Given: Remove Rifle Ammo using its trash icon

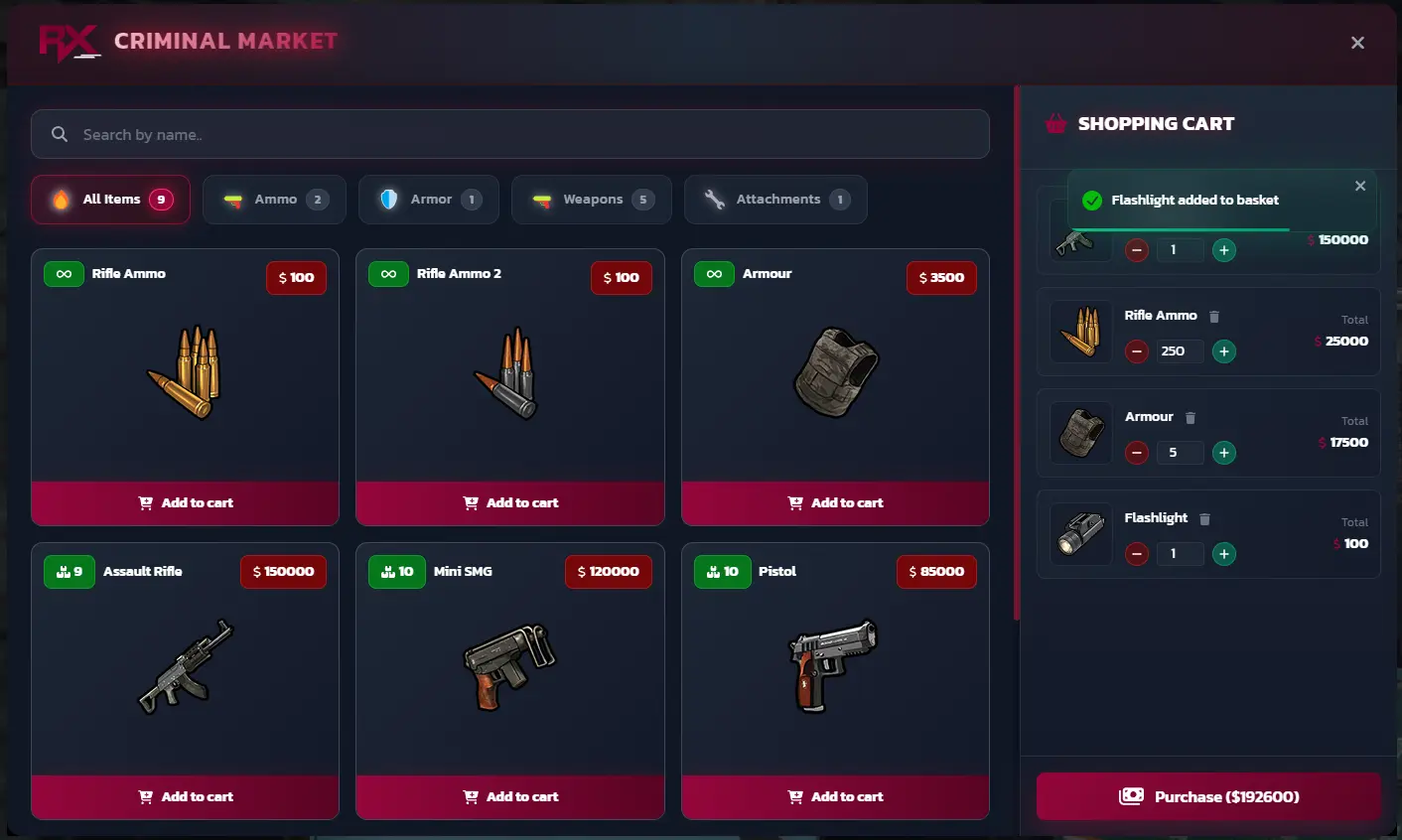Looking at the screenshot, I should (x=1214, y=315).
